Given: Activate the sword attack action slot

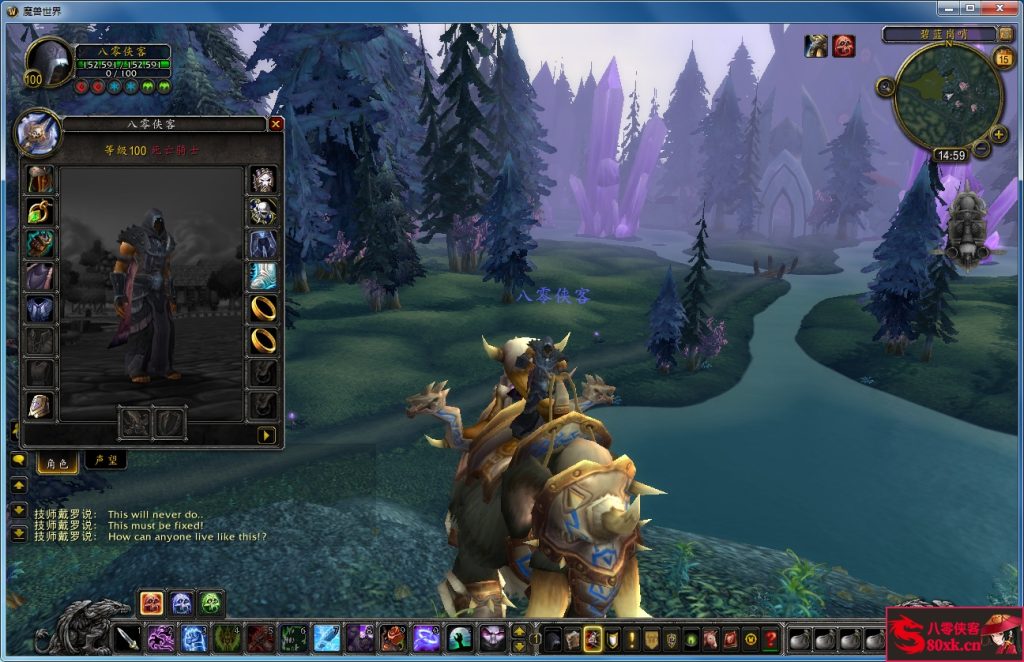Looking at the screenshot, I should tap(127, 637).
